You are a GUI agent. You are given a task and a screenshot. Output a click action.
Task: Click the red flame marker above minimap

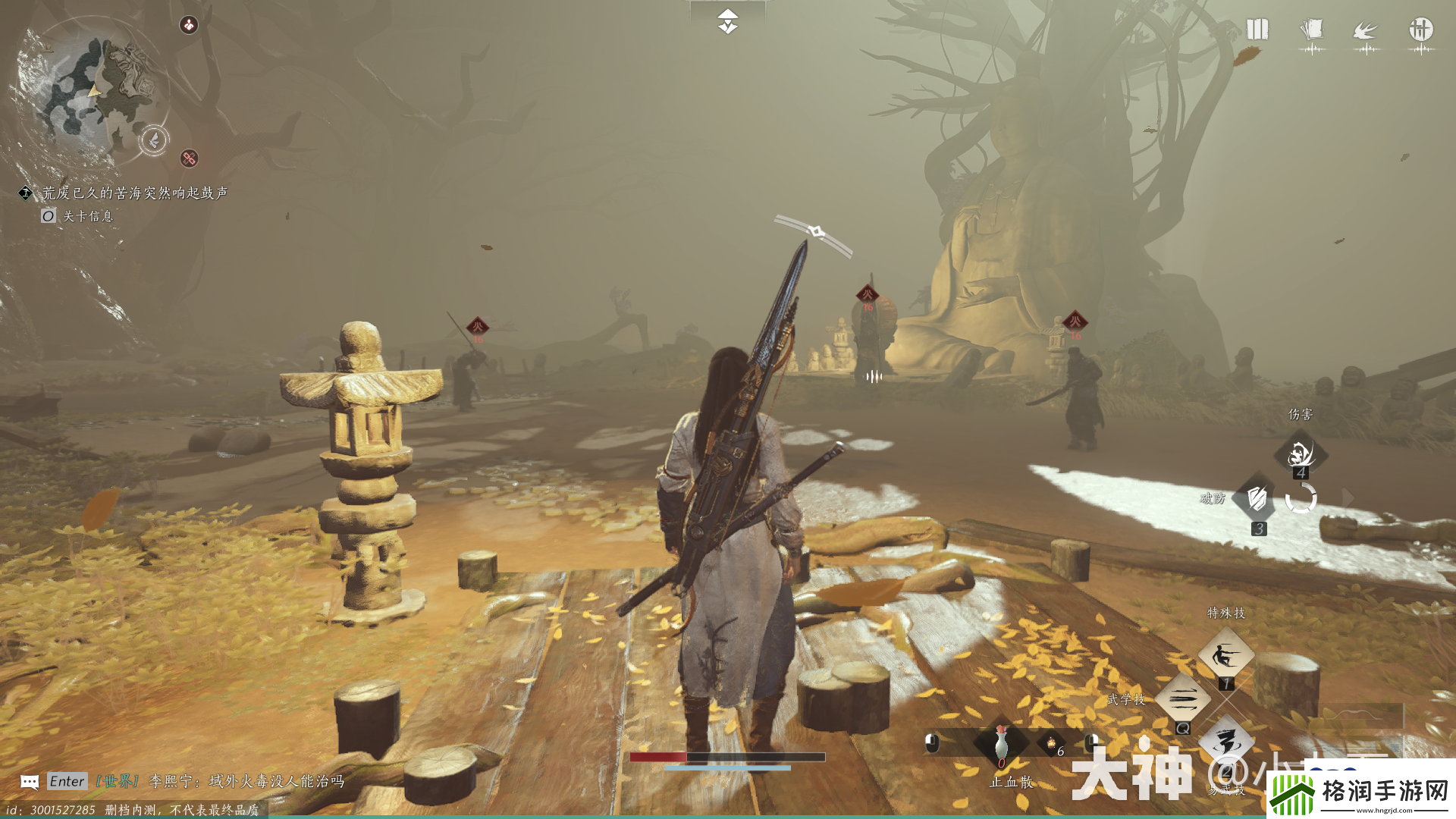[x=188, y=25]
